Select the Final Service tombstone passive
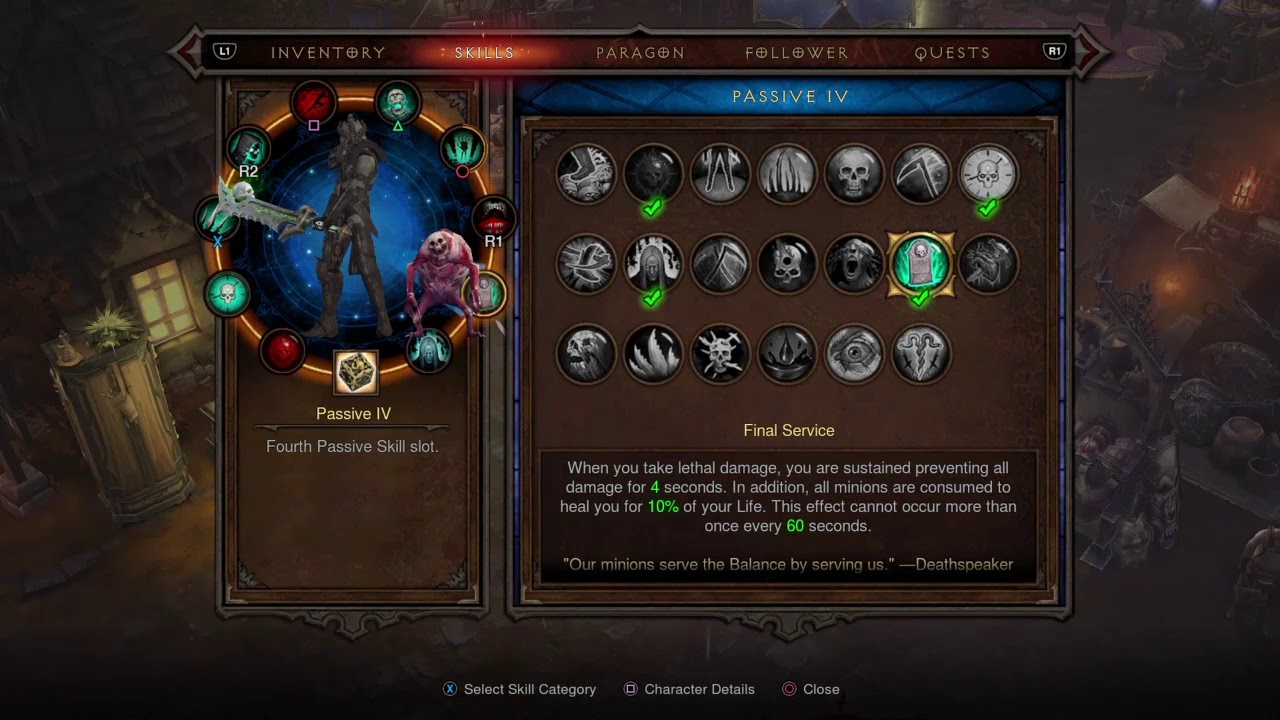Screen dimensions: 1280x720 921,264
